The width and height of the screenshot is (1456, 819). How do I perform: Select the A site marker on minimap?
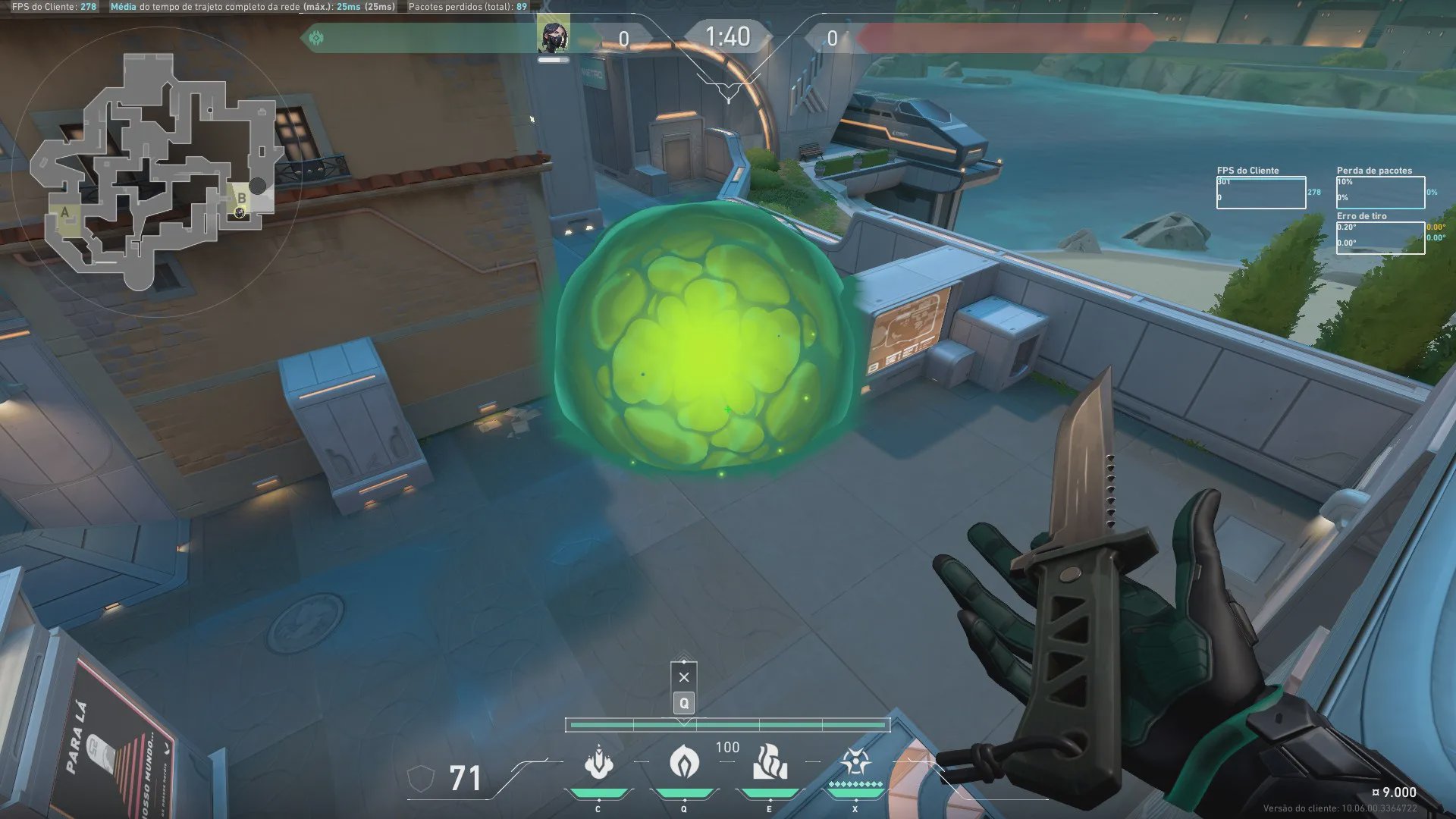point(65,212)
